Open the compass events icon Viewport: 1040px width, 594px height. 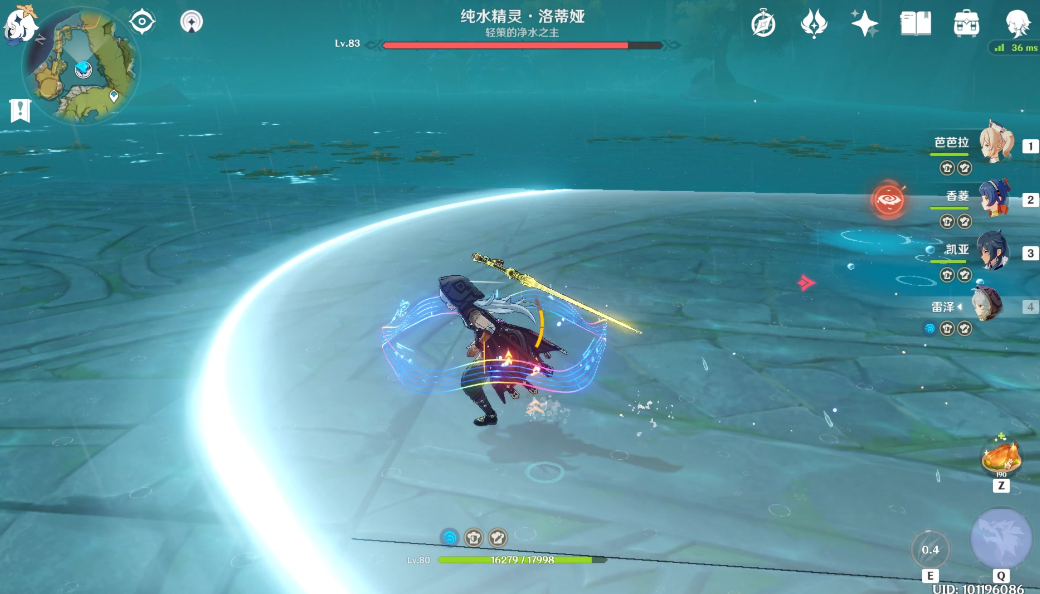tap(764, 23)
